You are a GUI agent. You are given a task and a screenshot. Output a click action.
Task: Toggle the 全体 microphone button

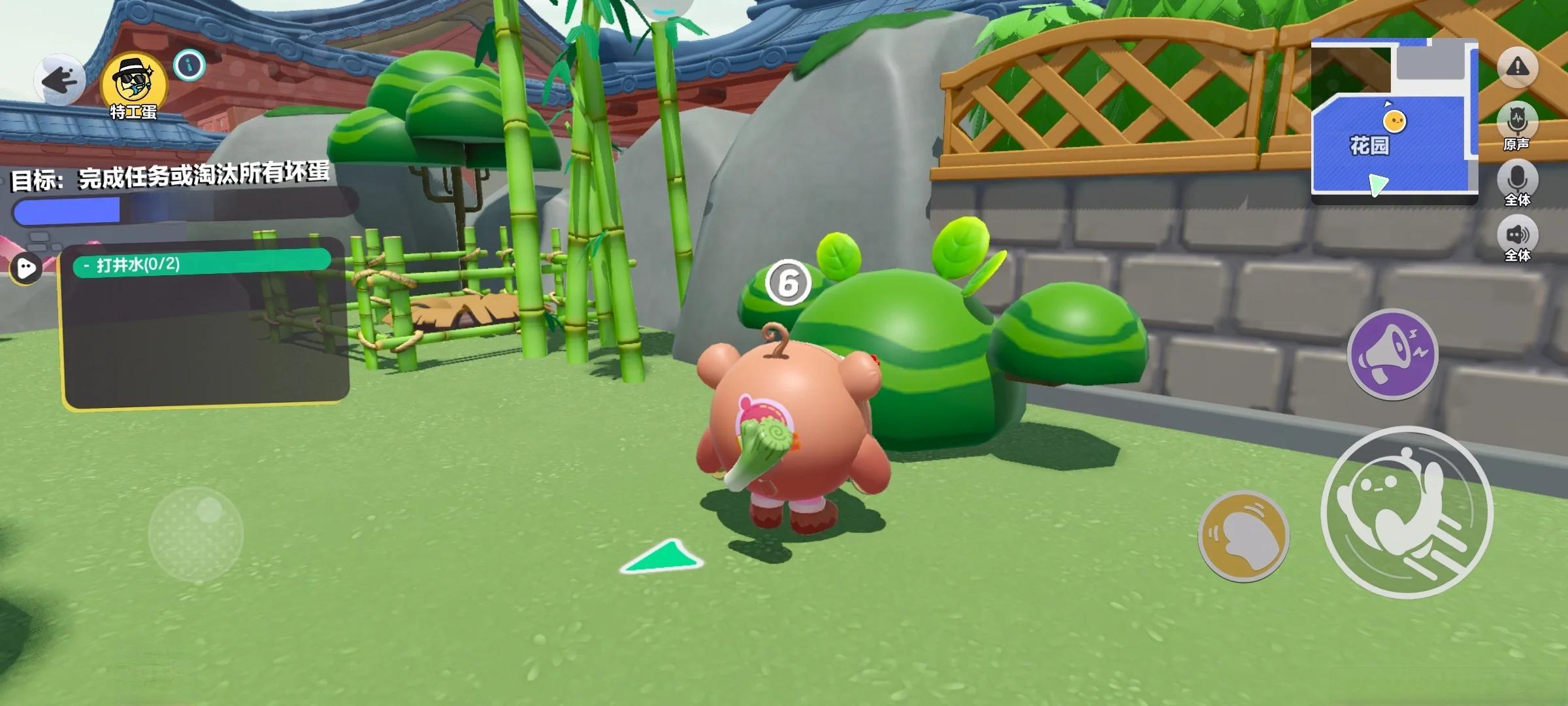click(x=1516, y=180)
